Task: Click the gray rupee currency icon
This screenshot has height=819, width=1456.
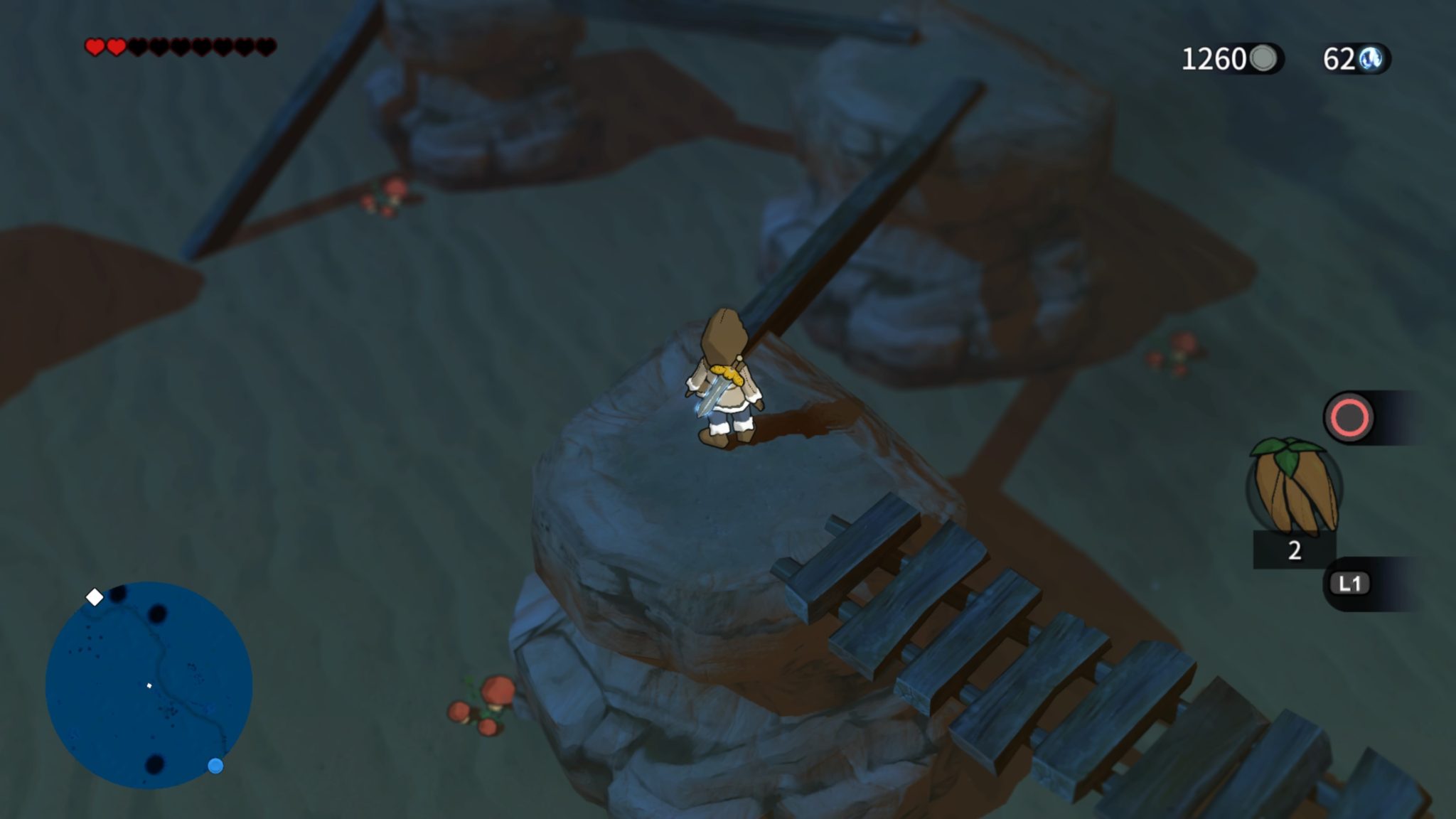Action: pos(1263,57)
